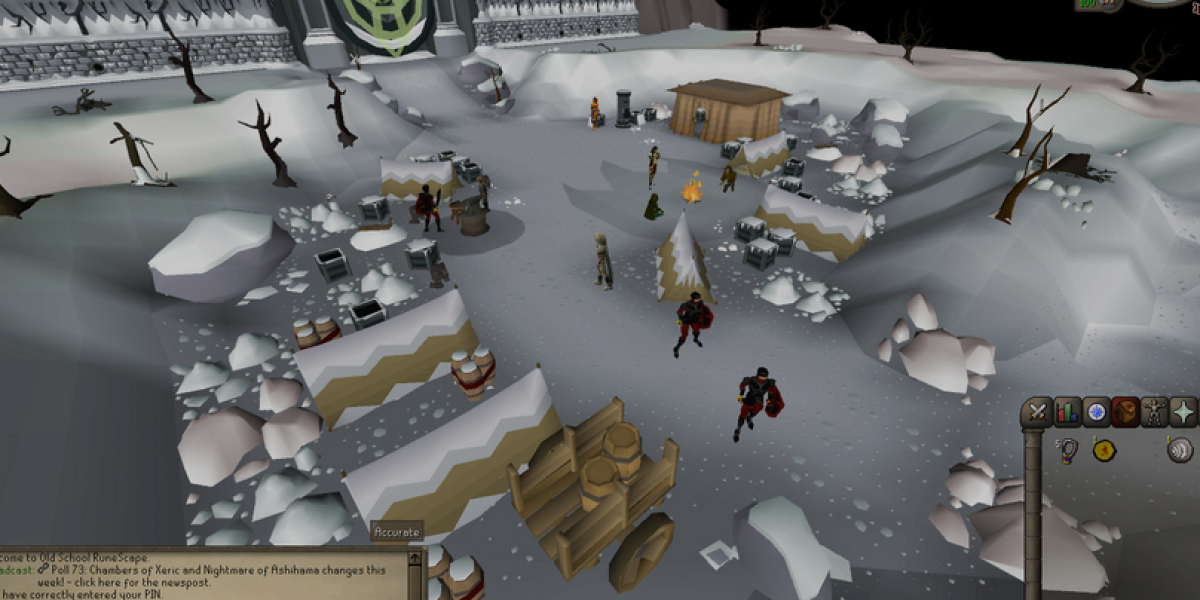Click the yellow coin item in inventory

[x=1104, y=451]
